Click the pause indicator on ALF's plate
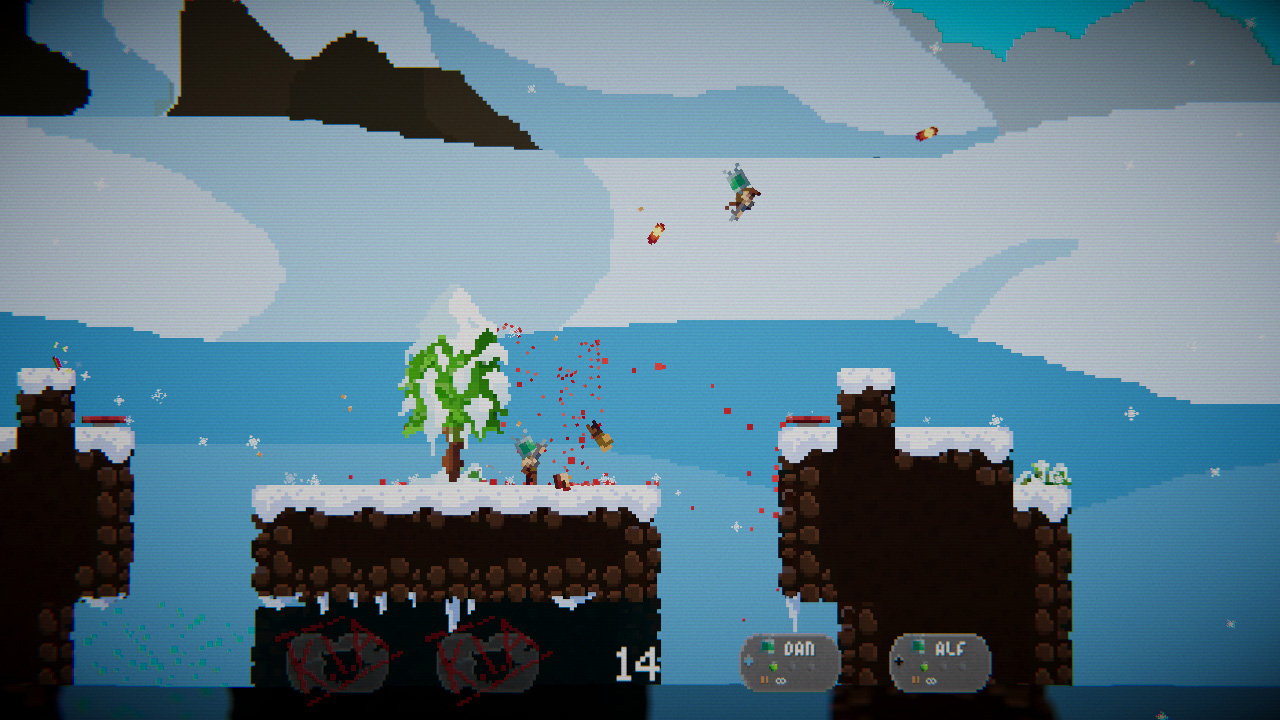Screen dimensions: 1280x720 pos(914,680)
